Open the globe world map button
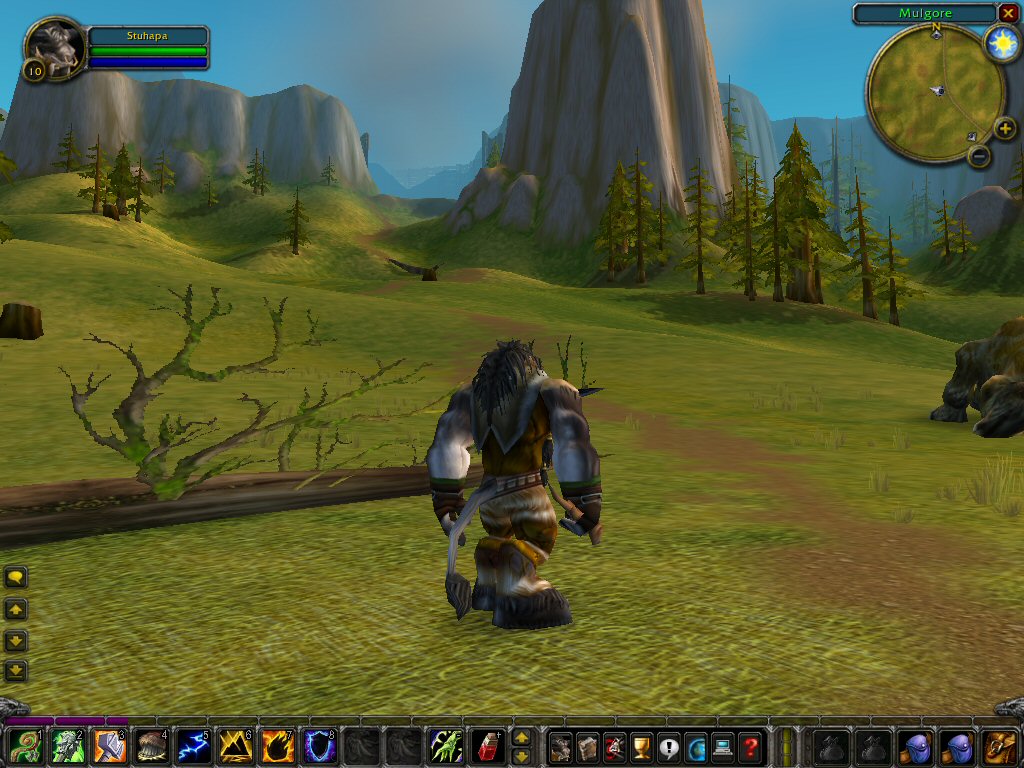 point(696,746)
